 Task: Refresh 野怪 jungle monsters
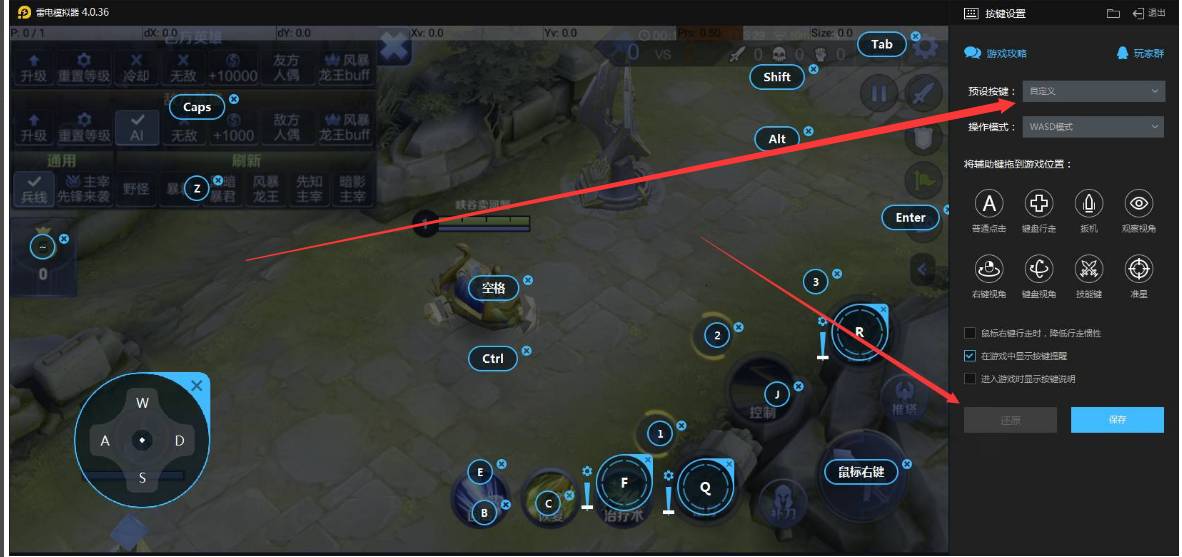(x=136, y=187)
